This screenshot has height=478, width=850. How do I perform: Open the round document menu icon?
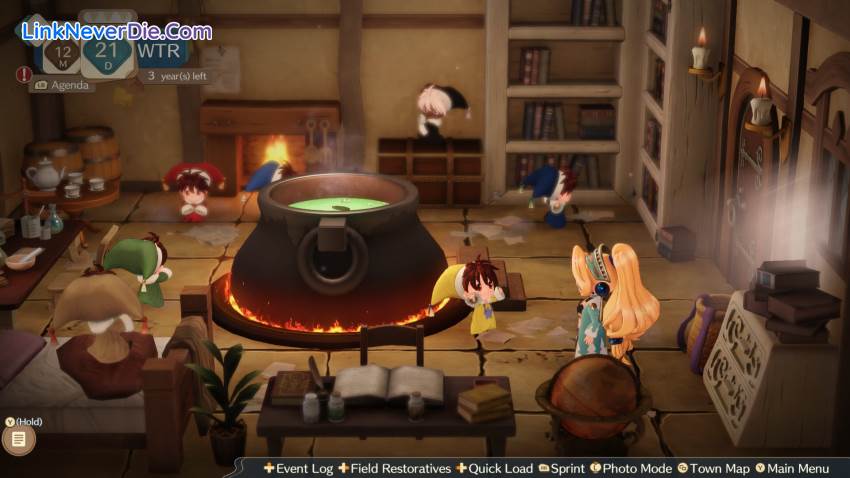(18, 439)
